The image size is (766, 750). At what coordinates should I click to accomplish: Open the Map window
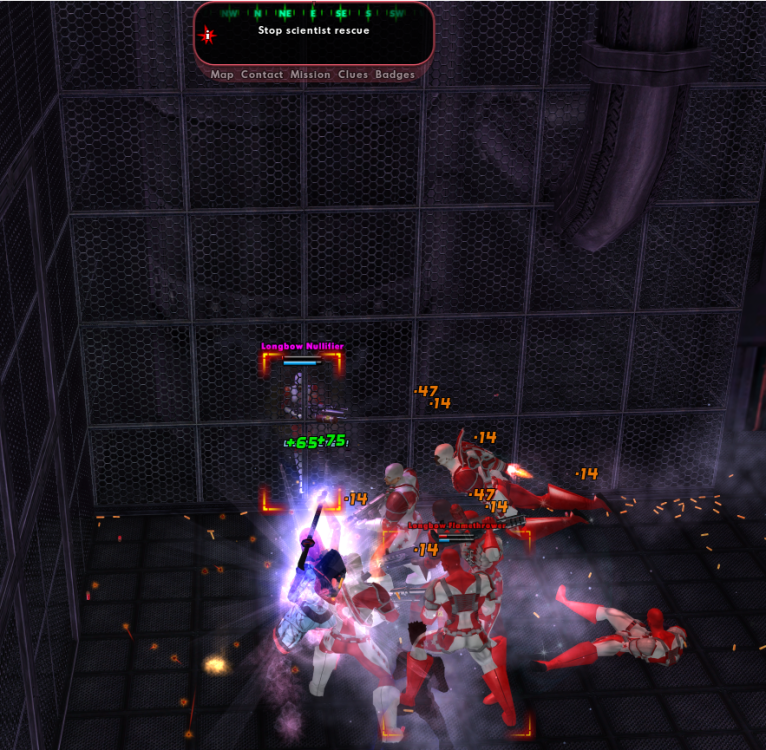click(222, 75)
